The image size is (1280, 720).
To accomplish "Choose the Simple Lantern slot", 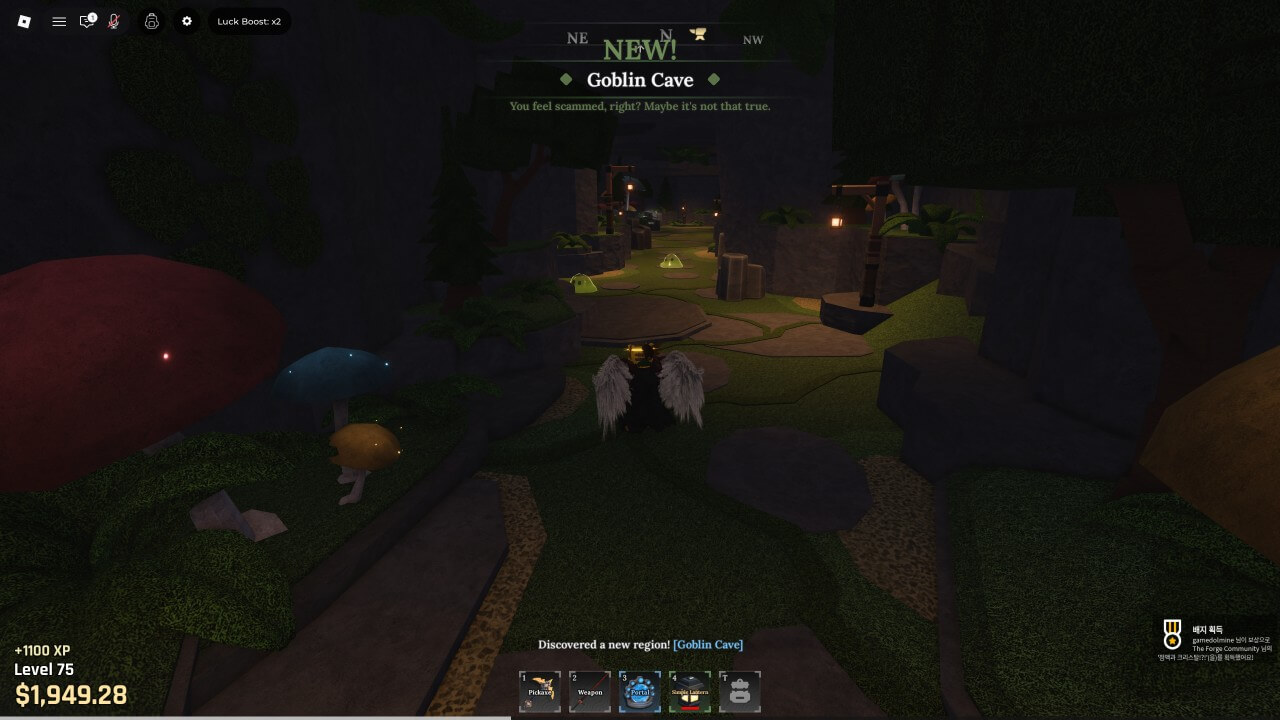I will [x=690, y=692].
